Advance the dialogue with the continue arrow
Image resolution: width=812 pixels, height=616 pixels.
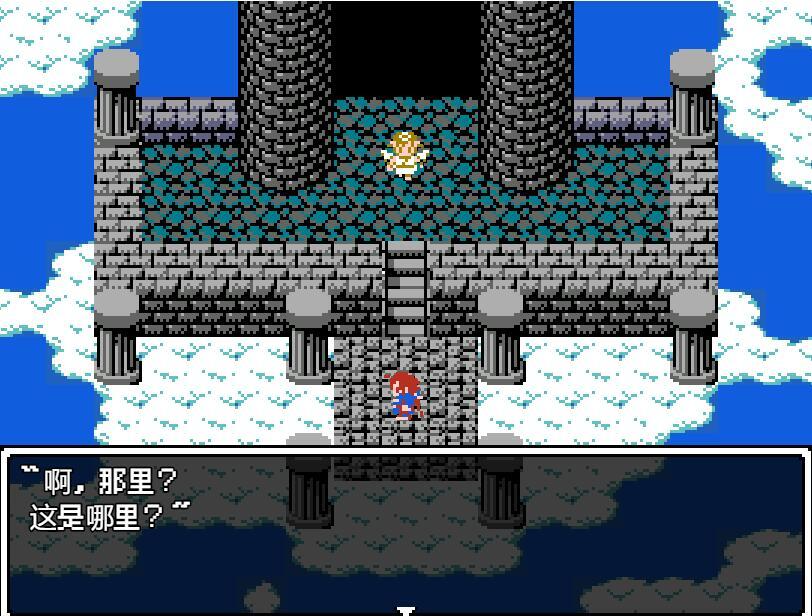pyautogui.click(x=405, y=609)
